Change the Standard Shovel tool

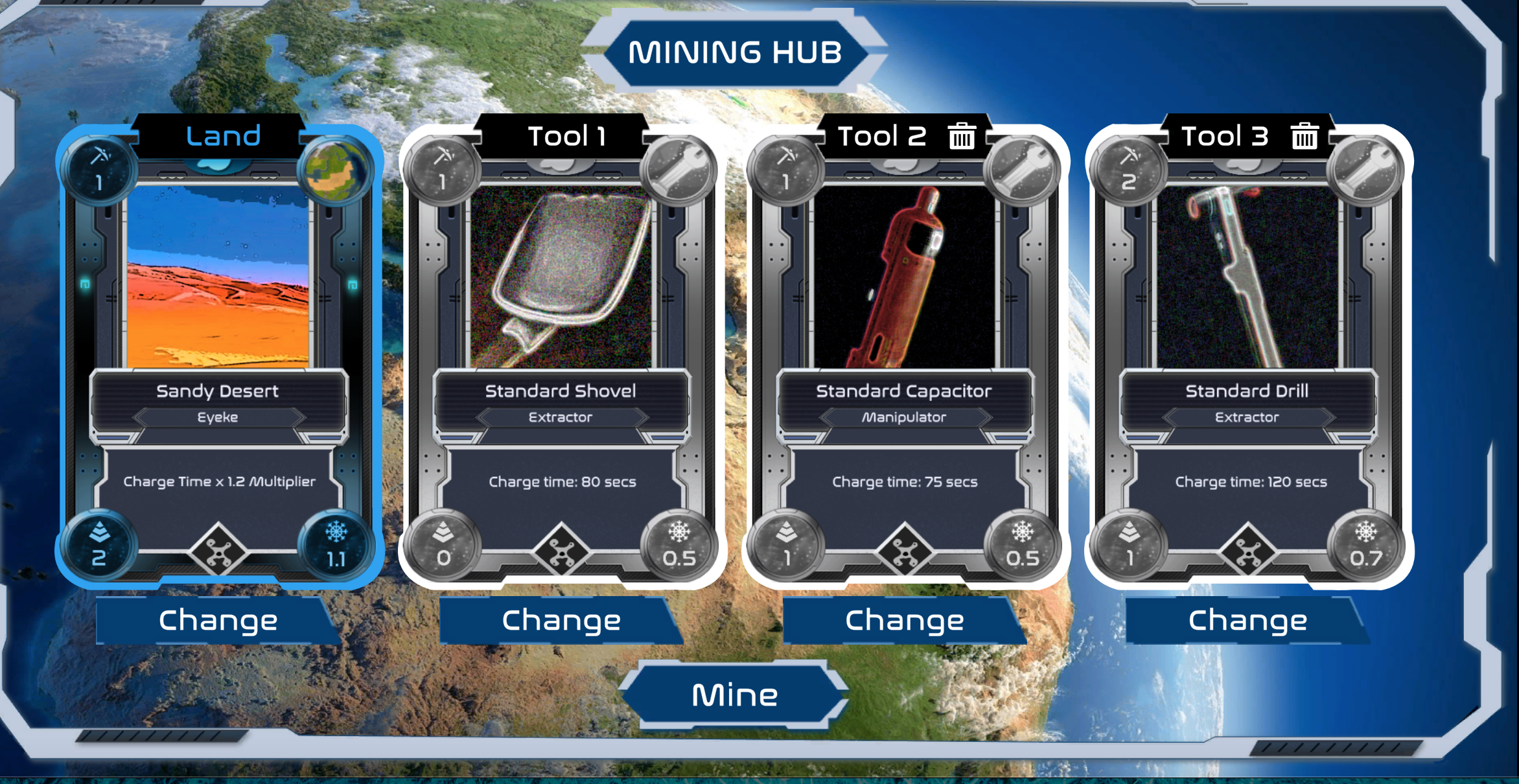(x=561, y=621)
